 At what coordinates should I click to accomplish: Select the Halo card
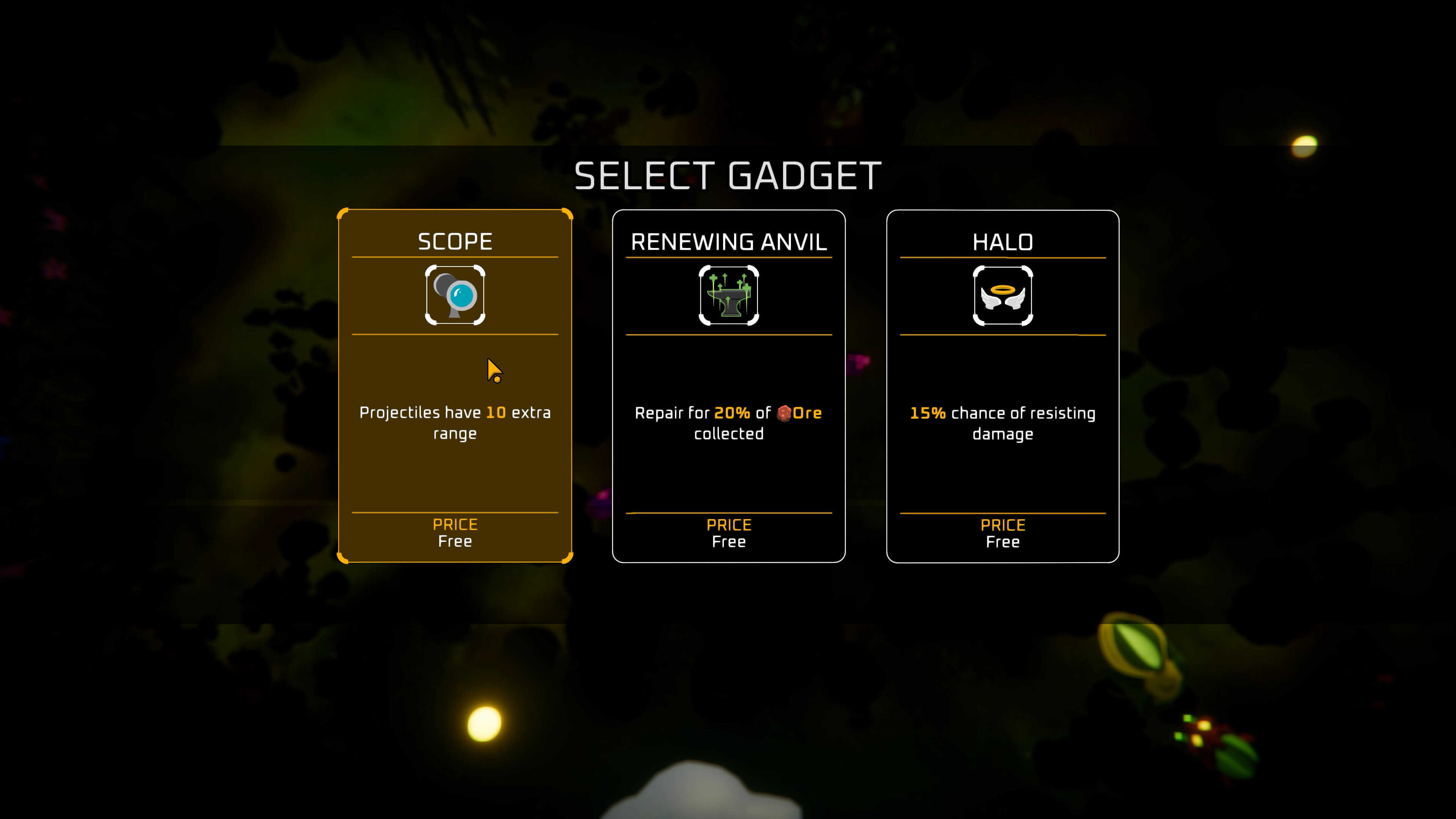coord(1003,384)
